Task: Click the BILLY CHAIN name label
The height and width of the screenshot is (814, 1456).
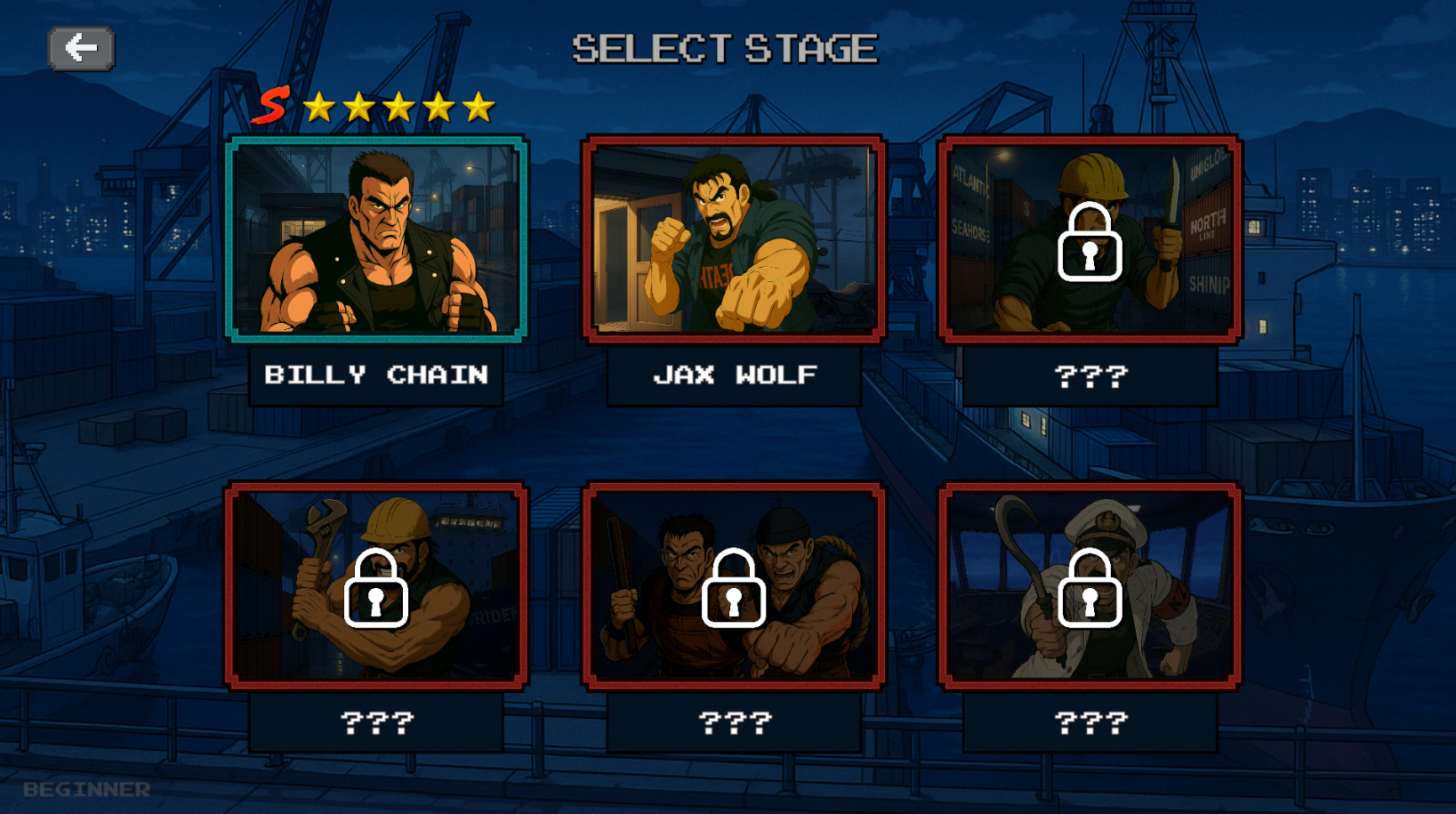Action: click(x=376, y=375)
